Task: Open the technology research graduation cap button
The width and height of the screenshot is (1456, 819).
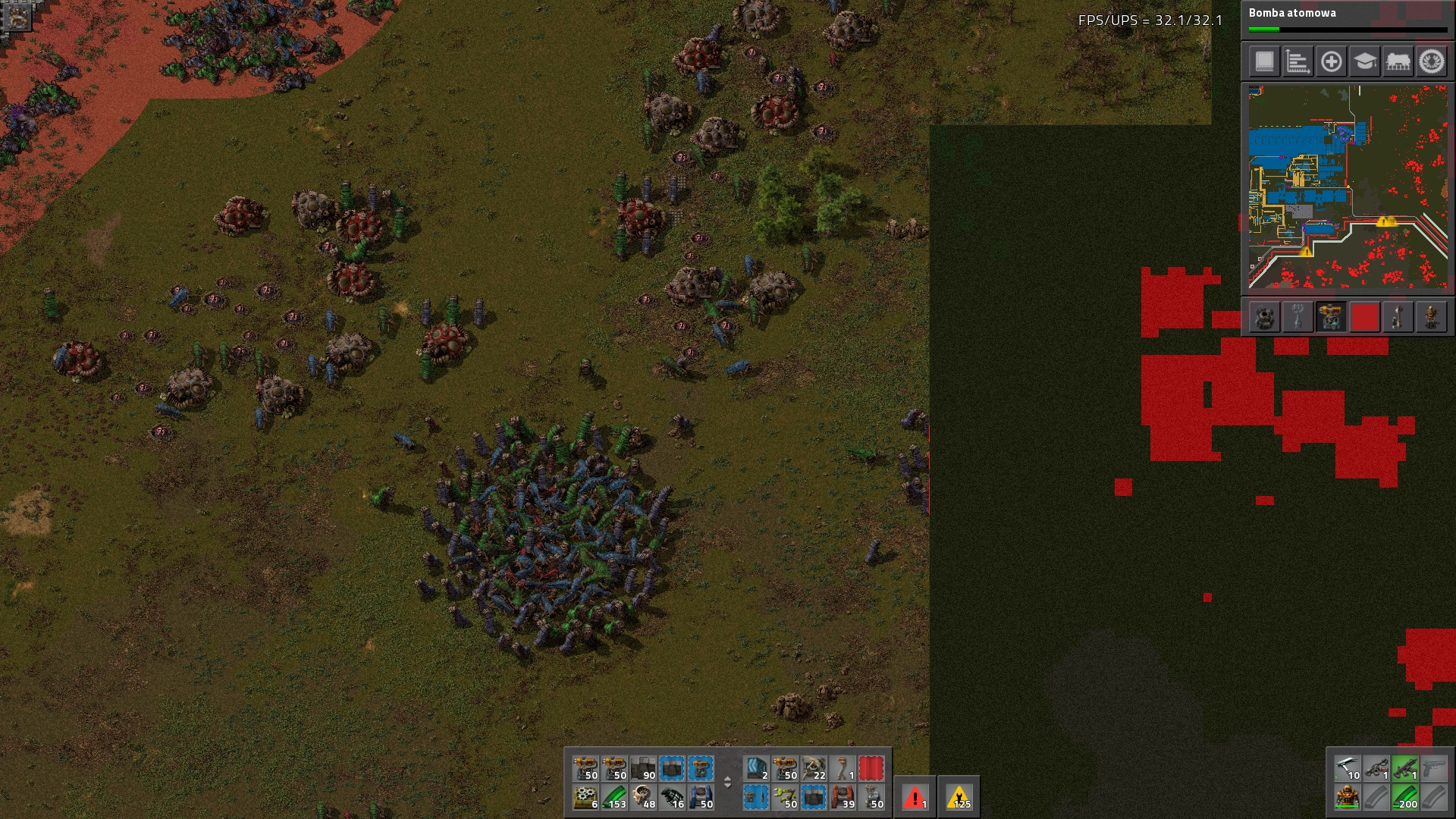Action: tap(1364, 61)
